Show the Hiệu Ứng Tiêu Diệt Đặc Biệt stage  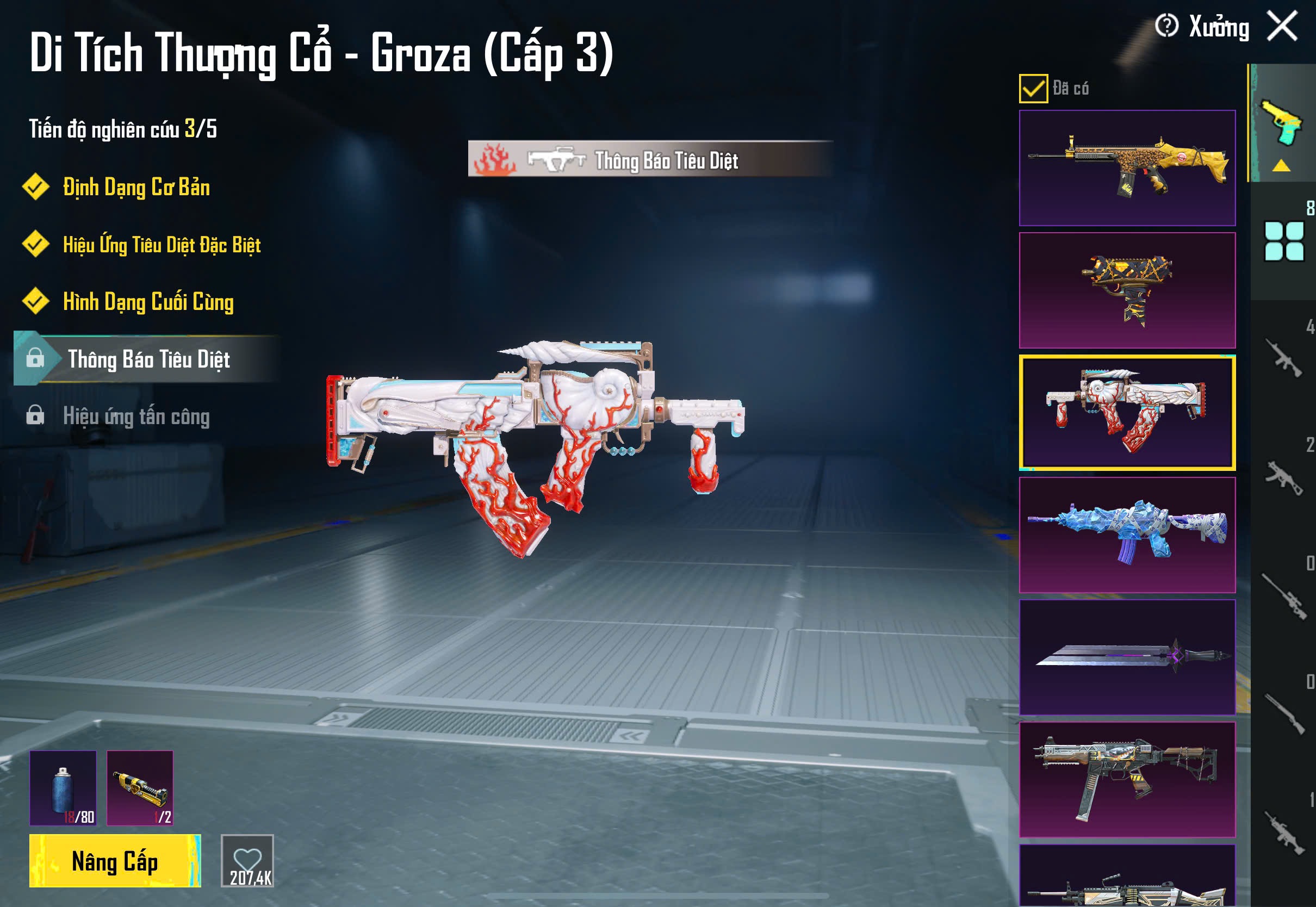point(162,245)
